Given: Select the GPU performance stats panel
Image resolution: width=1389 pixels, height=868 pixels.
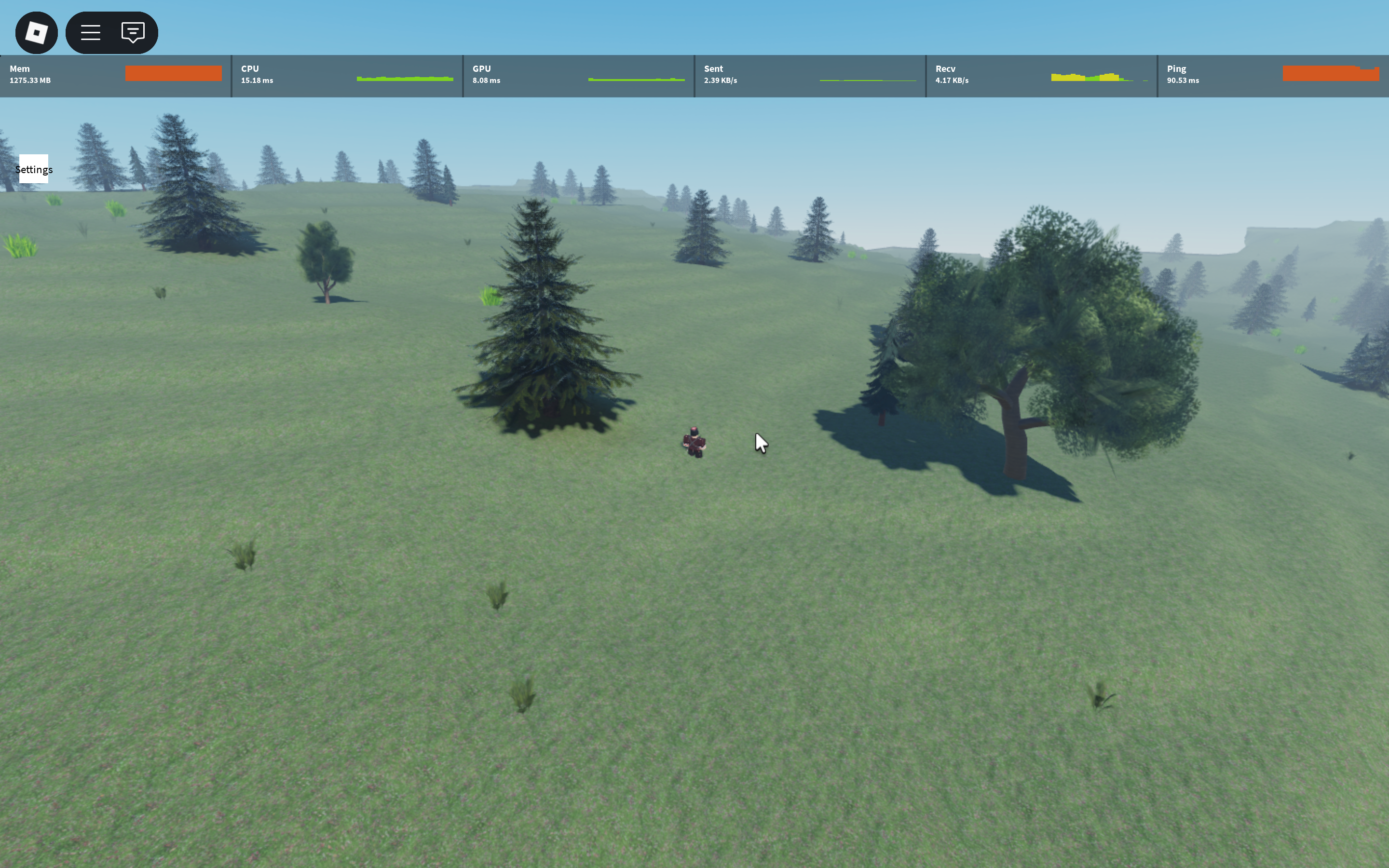Looking at the screenshot, I should pyautogui.click(x=579, y=76).
